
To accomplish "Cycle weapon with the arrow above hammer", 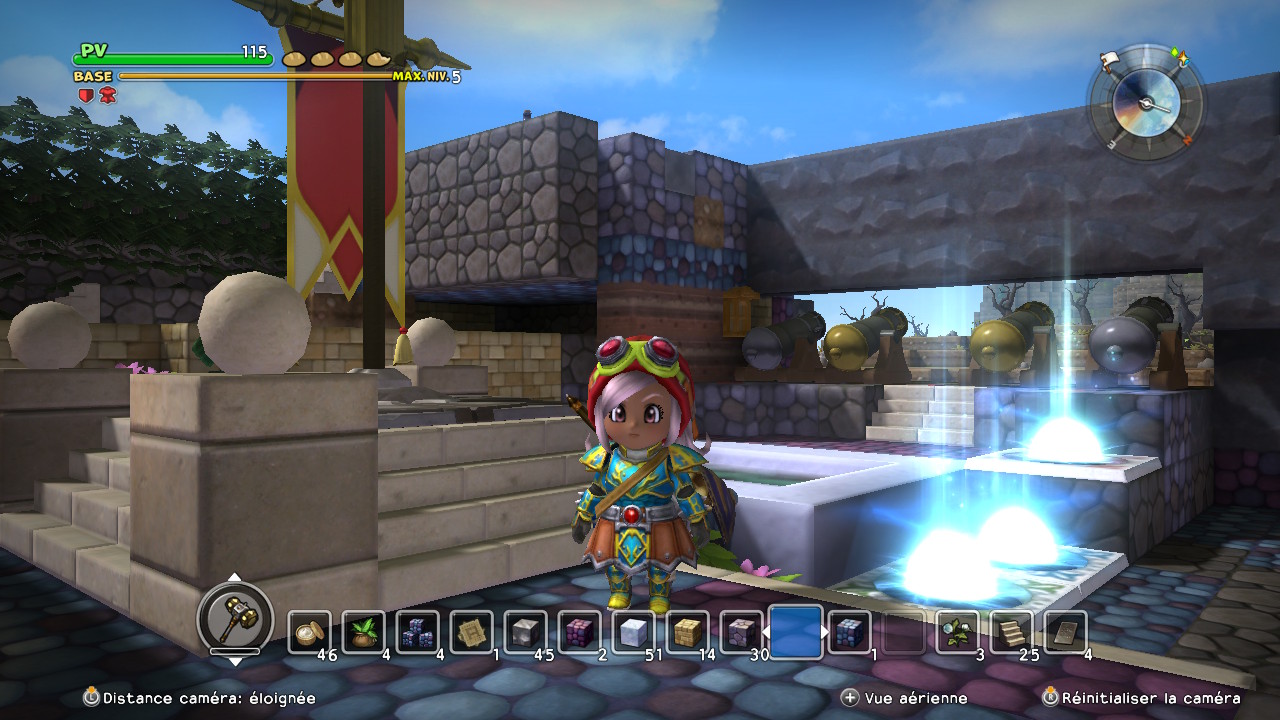I will click(234, 577).
